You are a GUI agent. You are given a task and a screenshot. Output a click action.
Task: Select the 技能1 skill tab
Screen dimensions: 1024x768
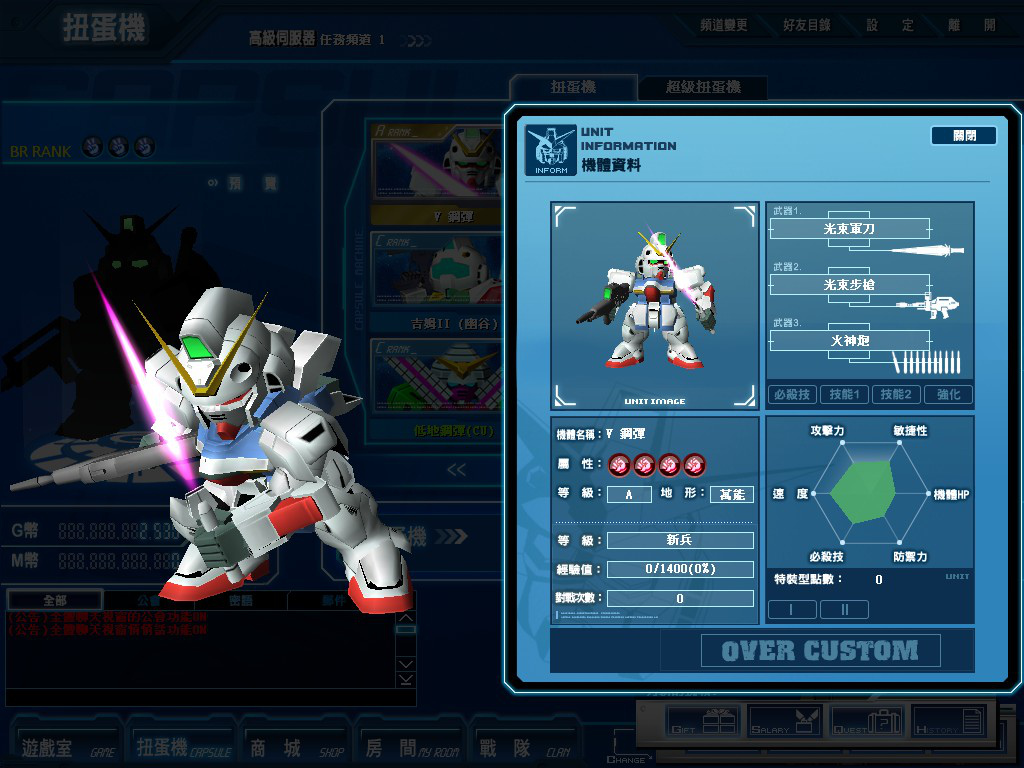pos(845,395)
